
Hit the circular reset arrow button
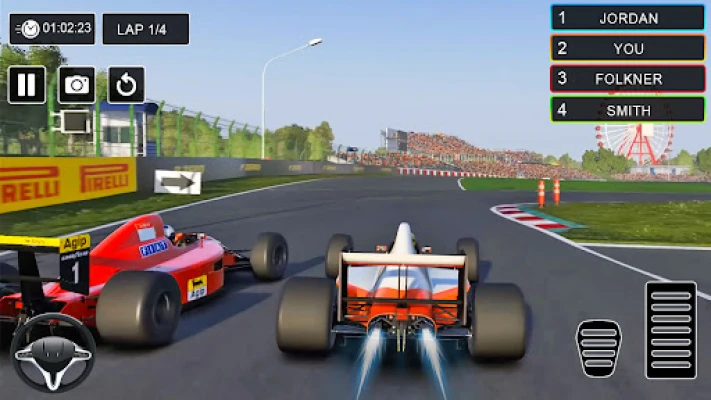[126, 85]
